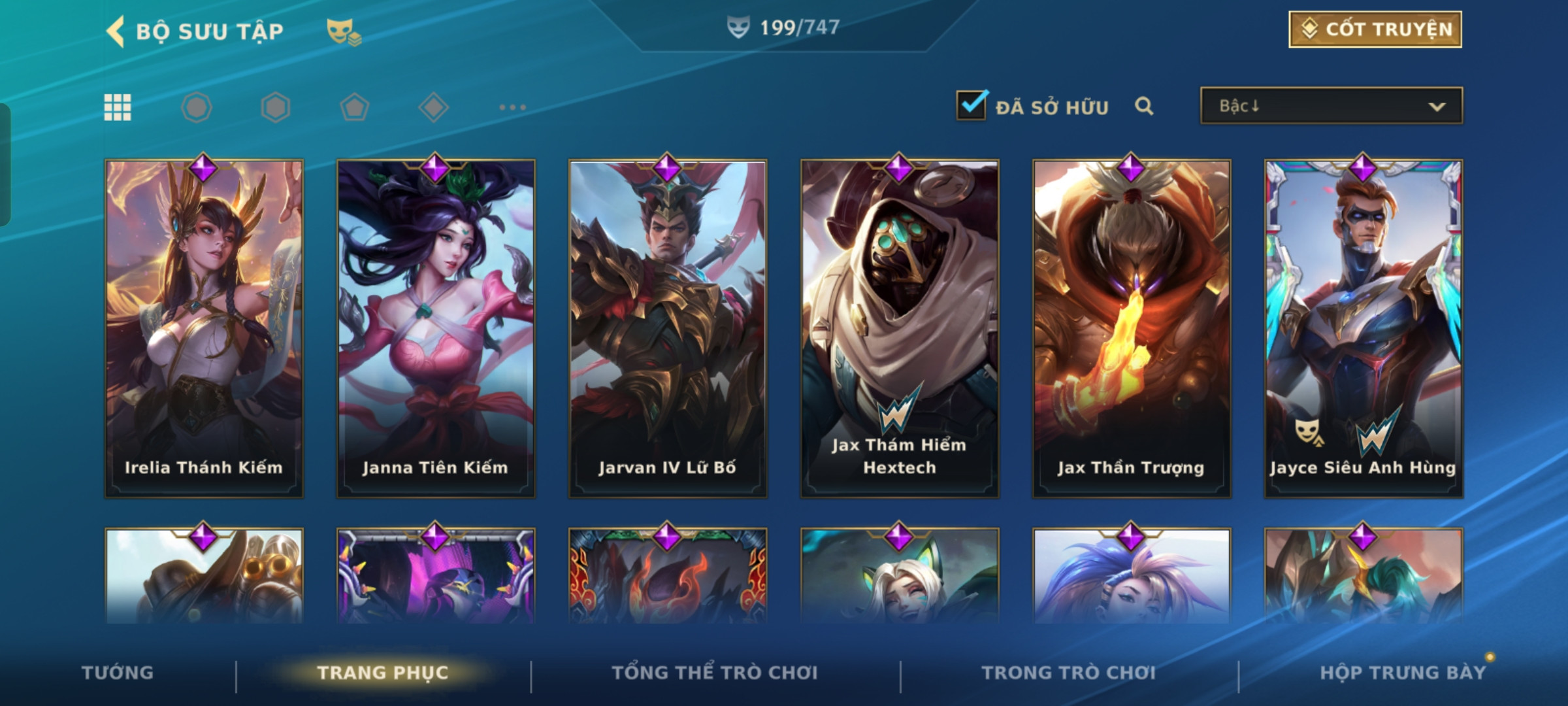Switch to Tổng Thể Trò Chơi tab

[x=715, y=673]
